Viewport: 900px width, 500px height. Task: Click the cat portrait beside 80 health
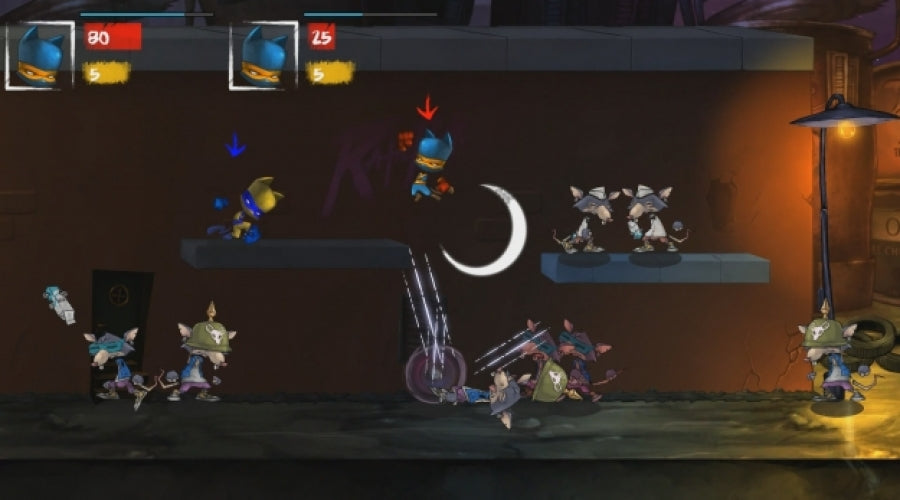point(40,56)
